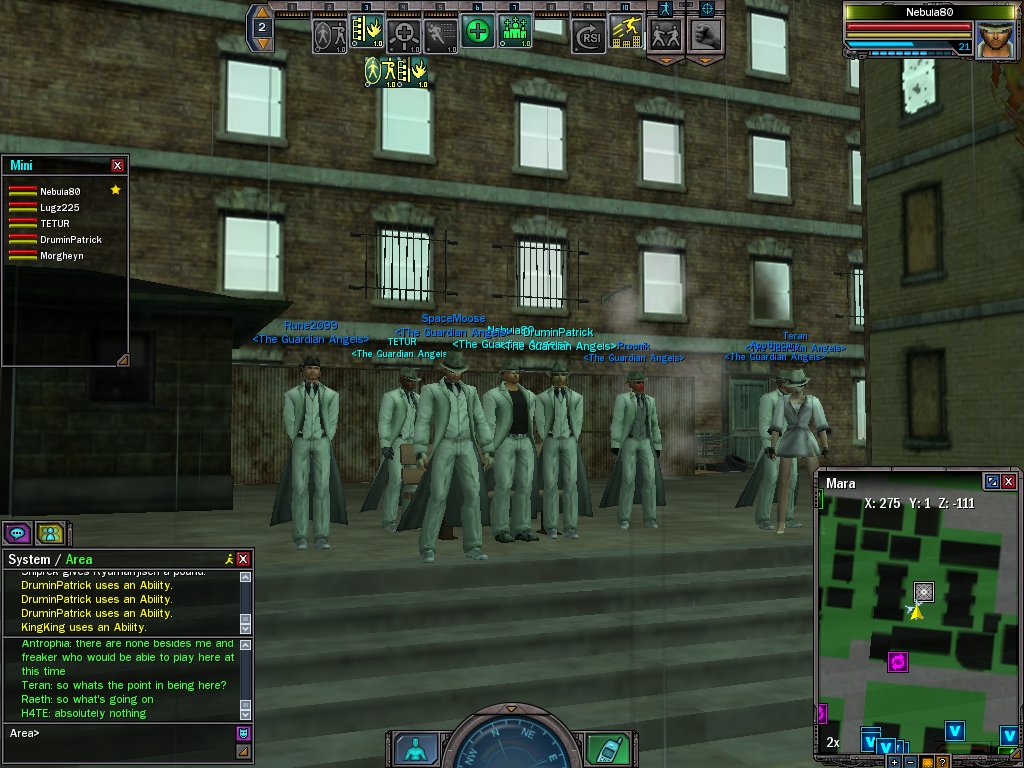Viewport: 1024px width, 768px height.
Task: Click the hotbar page up arrow
Action: tap(261, 12)
